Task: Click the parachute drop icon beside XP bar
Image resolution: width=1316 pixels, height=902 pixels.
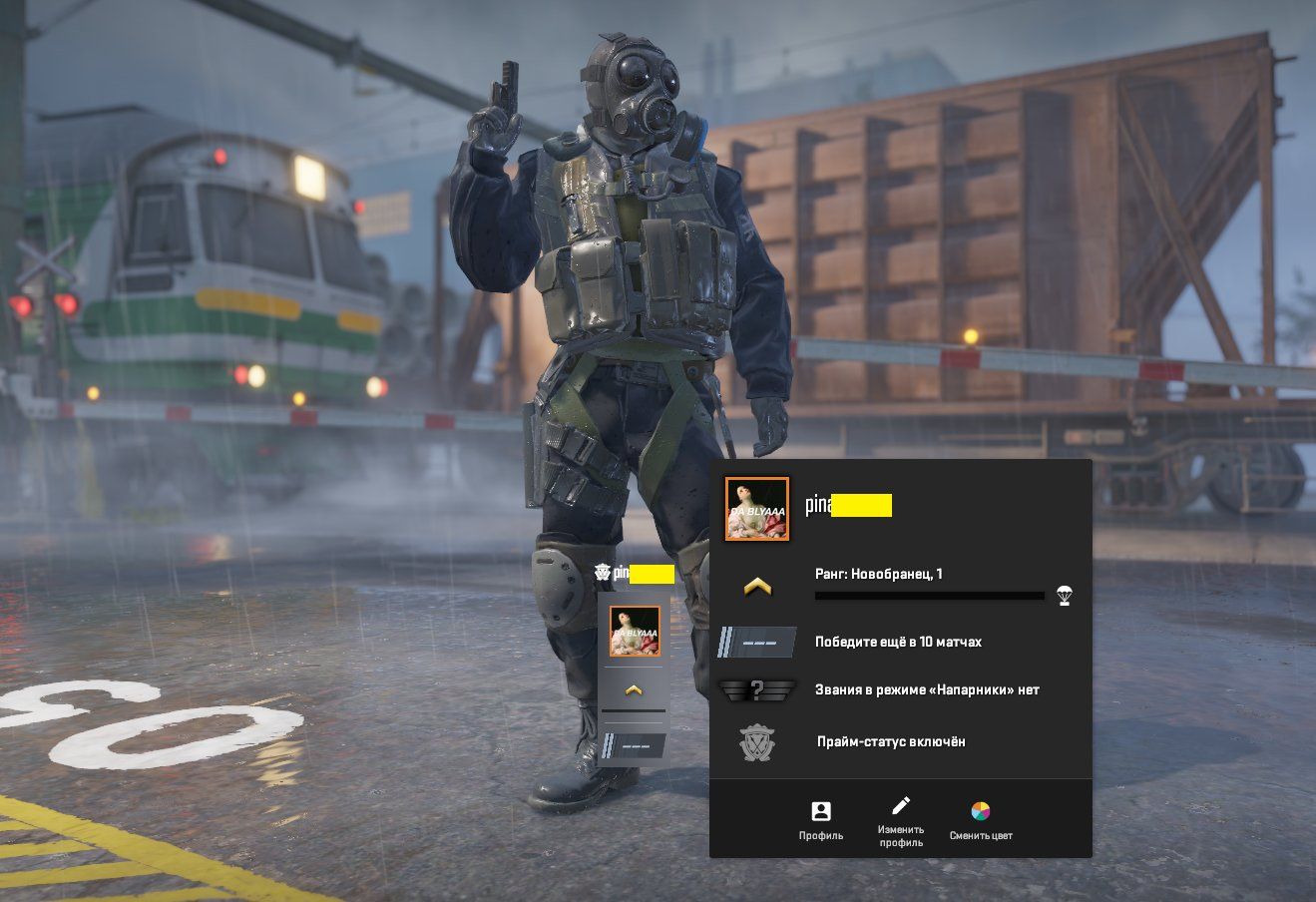Action: (x=1065, y=597)
